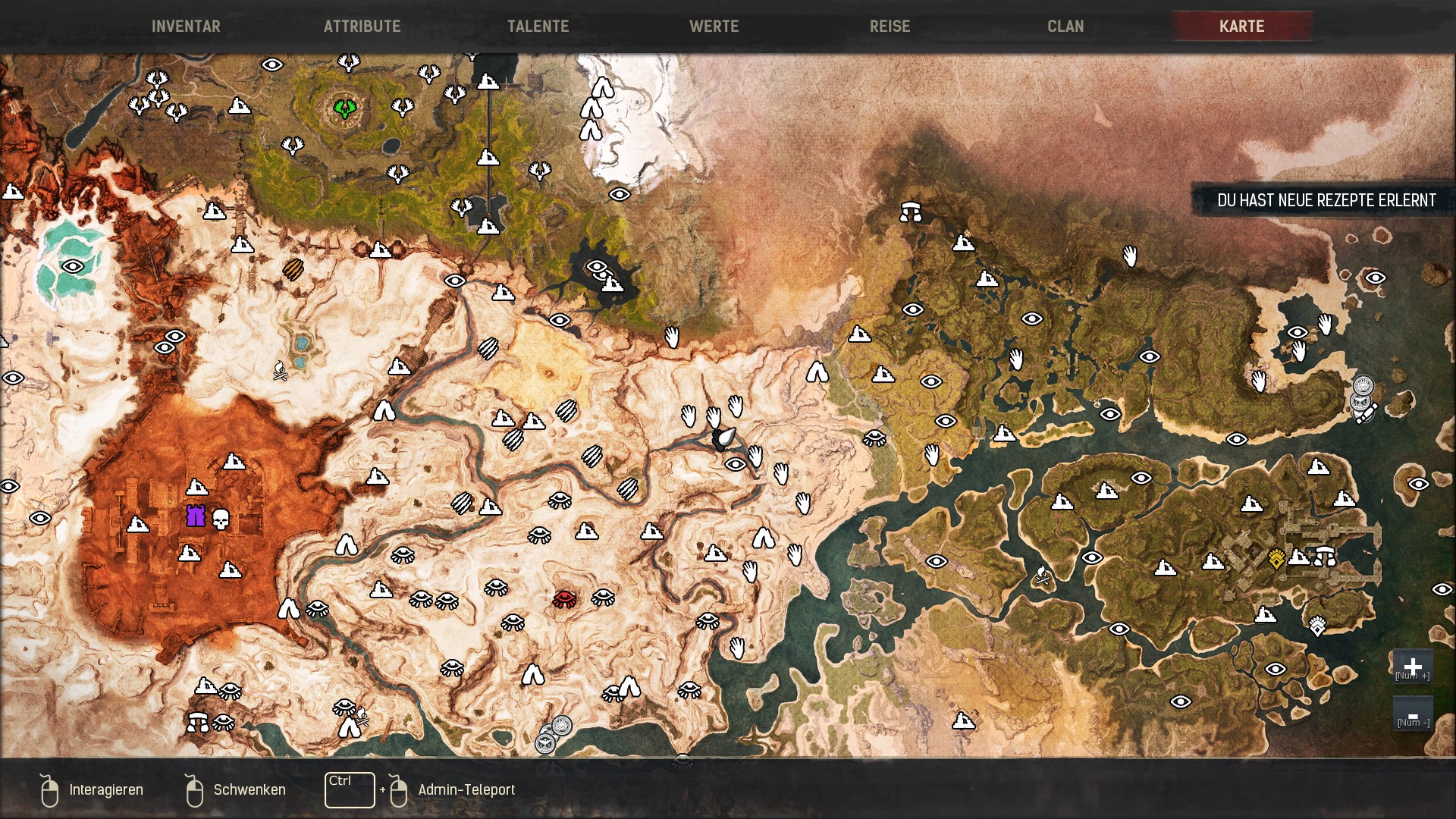Screen dimensions: 1456x819
Task: Zoom in with the map plus button
Action: pos(1412,667)
